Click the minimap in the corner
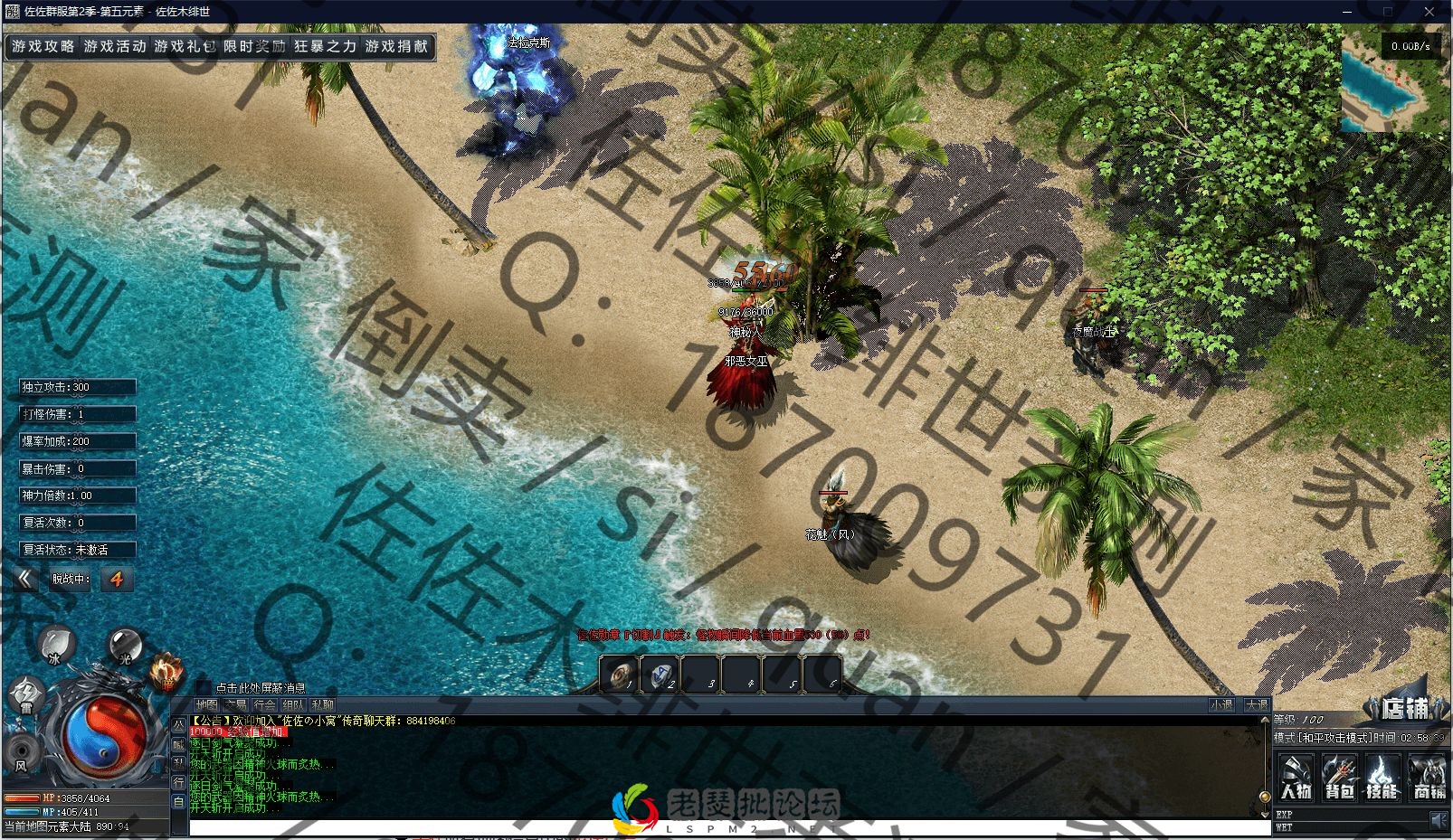1453x840 pixels. pyautogui.click(x=1394, y=83)
